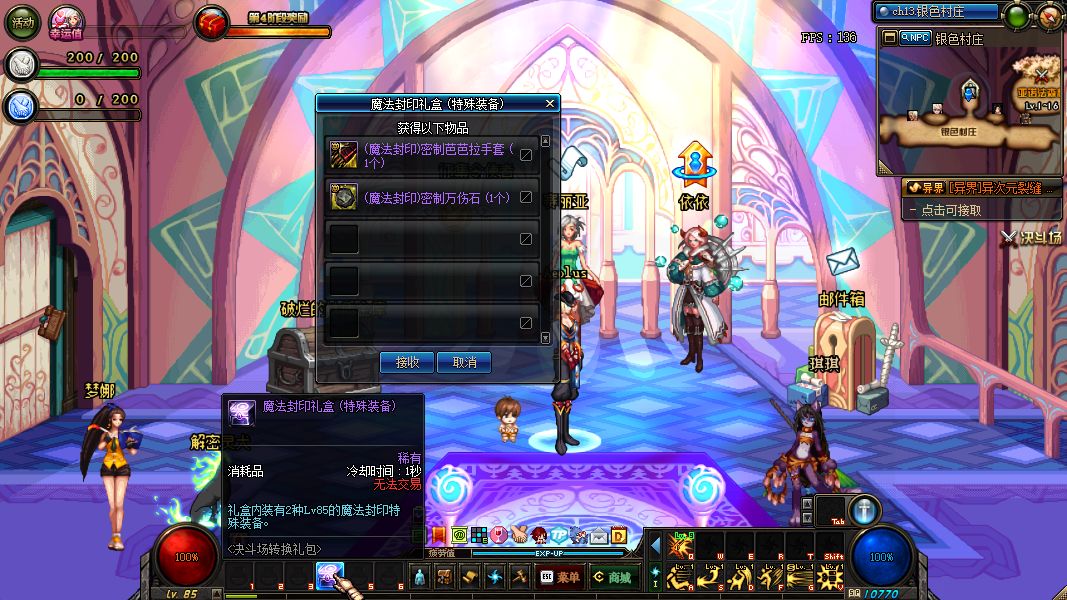
Task: Tick the checkbox for 密制万伤石
Action: (526, 197)
